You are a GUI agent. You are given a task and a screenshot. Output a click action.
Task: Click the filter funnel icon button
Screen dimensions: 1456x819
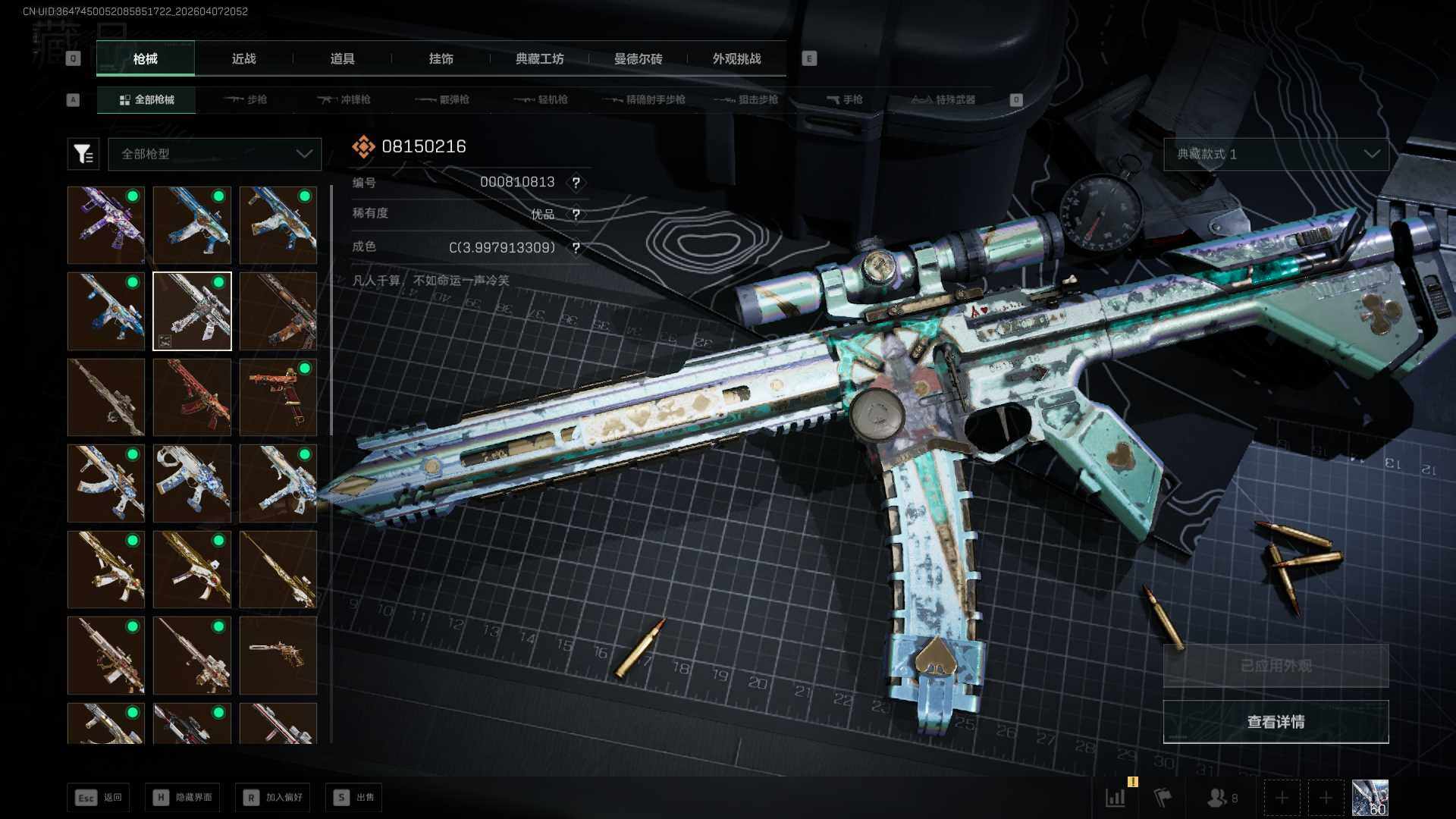[83, 154]
